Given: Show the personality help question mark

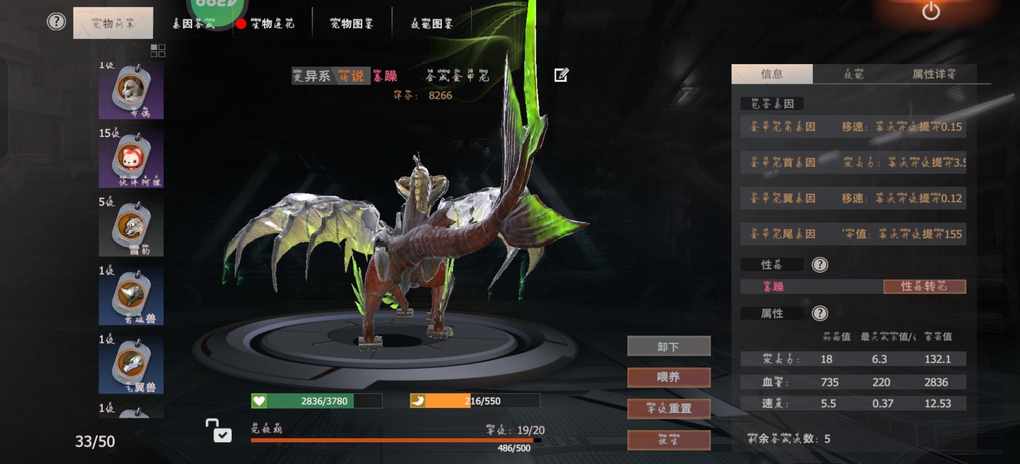Looking at the screenshot, I should 820,265.
